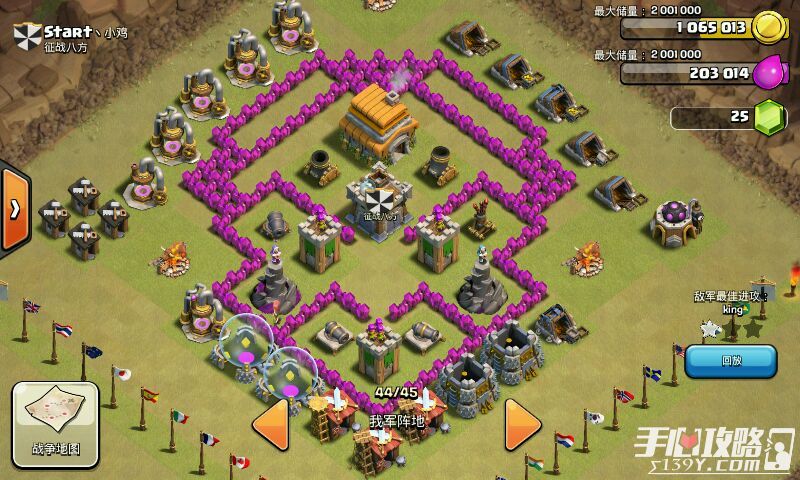The width and height of the screenshot is (800, 480).
Task: Expand the orange side panel tab
Action: click(x=14, y=210)
